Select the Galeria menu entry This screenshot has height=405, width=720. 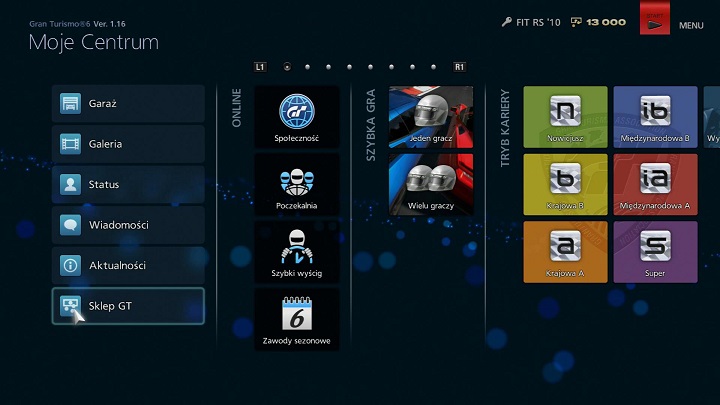128,144
